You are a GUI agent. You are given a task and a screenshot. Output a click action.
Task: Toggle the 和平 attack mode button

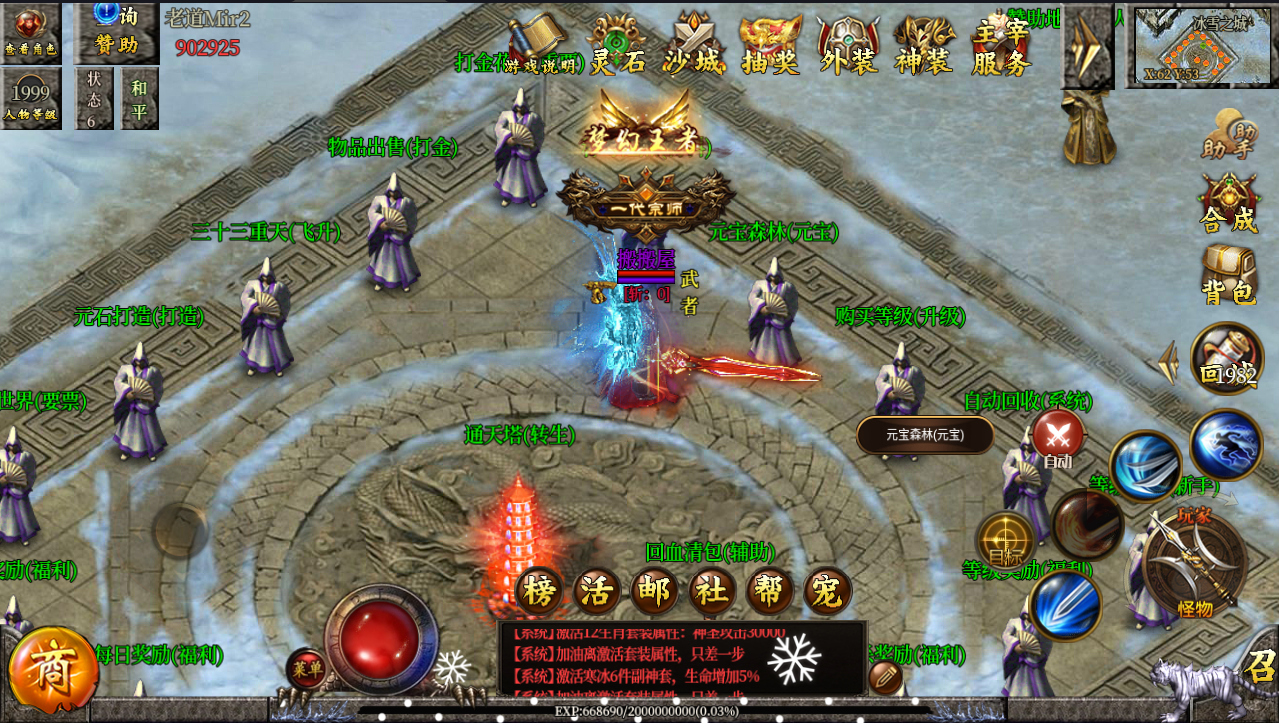pos(140,98)
